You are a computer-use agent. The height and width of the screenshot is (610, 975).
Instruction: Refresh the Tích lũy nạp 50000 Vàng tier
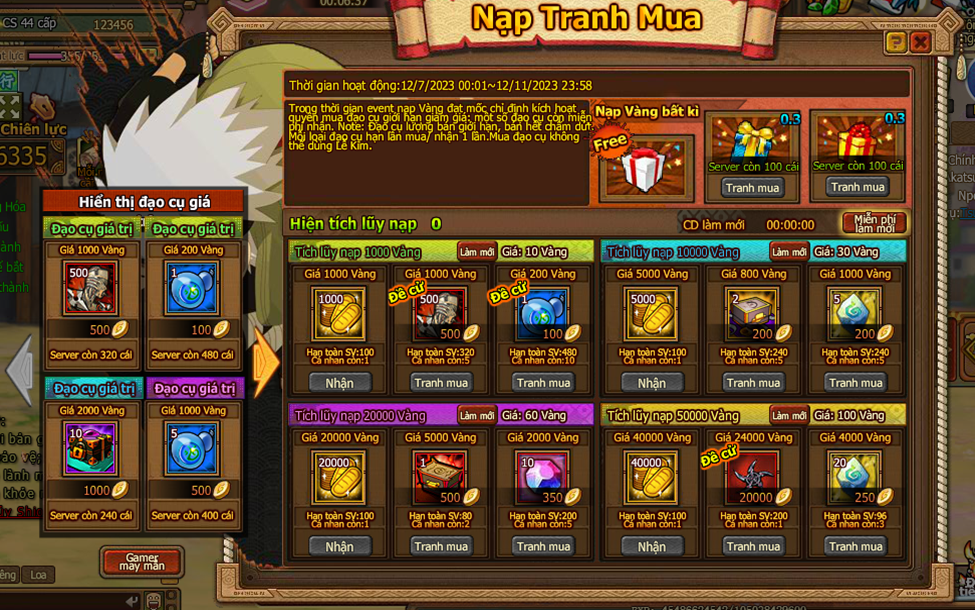click(788, 415)
